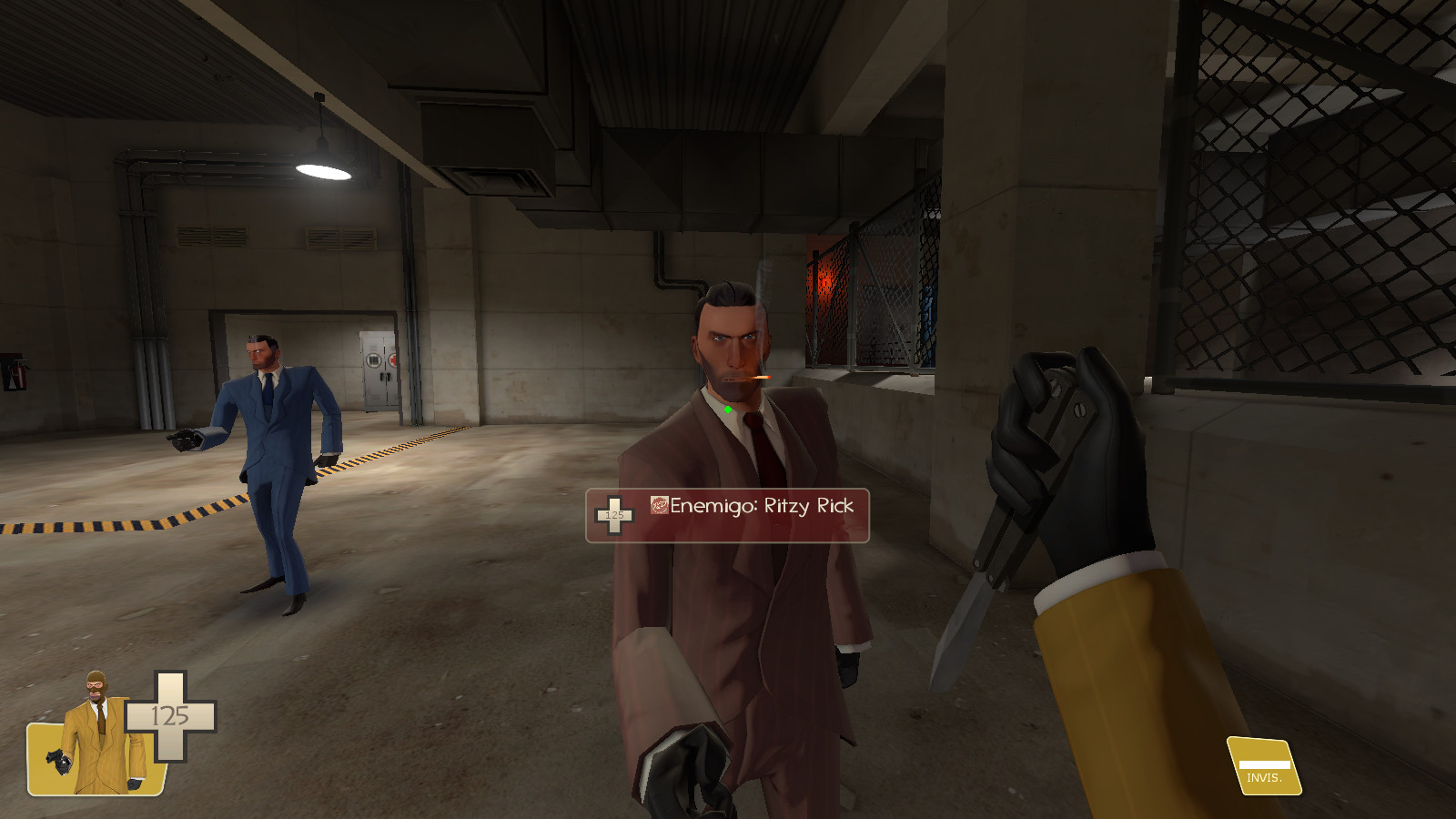Click the number 125 on your health cross
Screen dimensions: 1456x819
click(x=169, y=715)
